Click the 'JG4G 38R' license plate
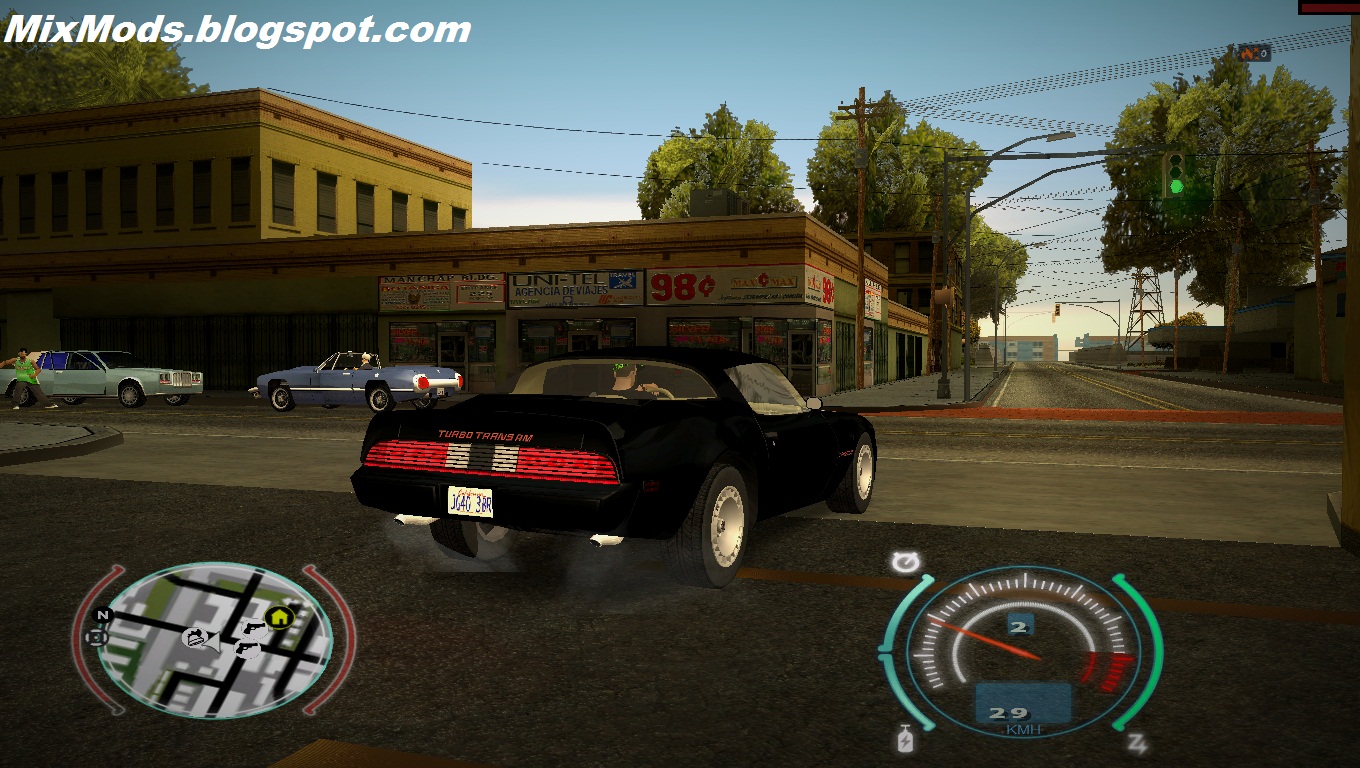This screenshot has height=768, width=1360. (x=471, y=501)
